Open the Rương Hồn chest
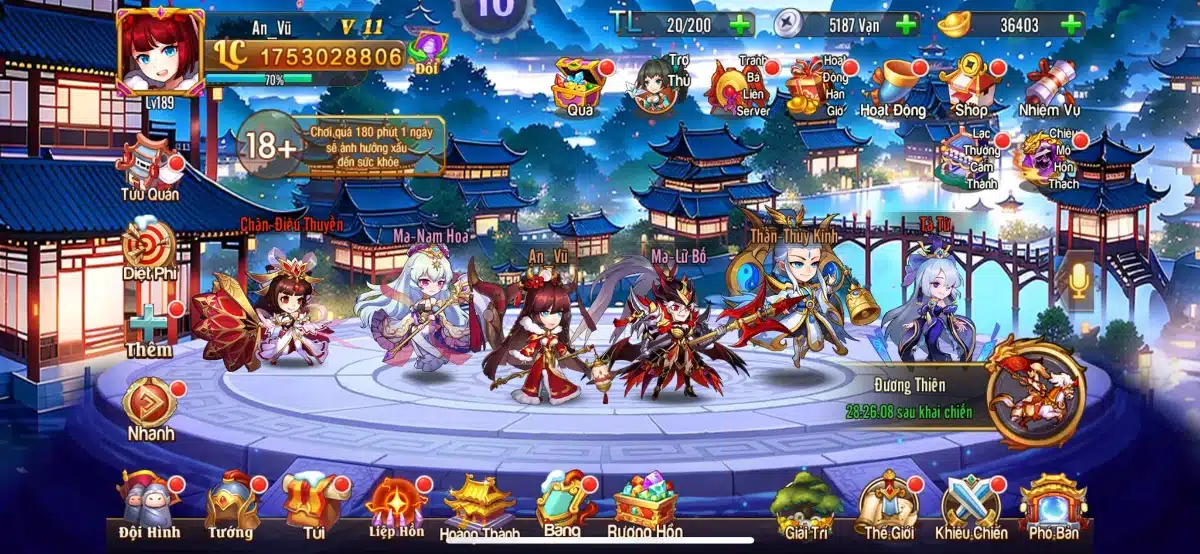This screenshot has width=1200, height=554. [644, 503]
